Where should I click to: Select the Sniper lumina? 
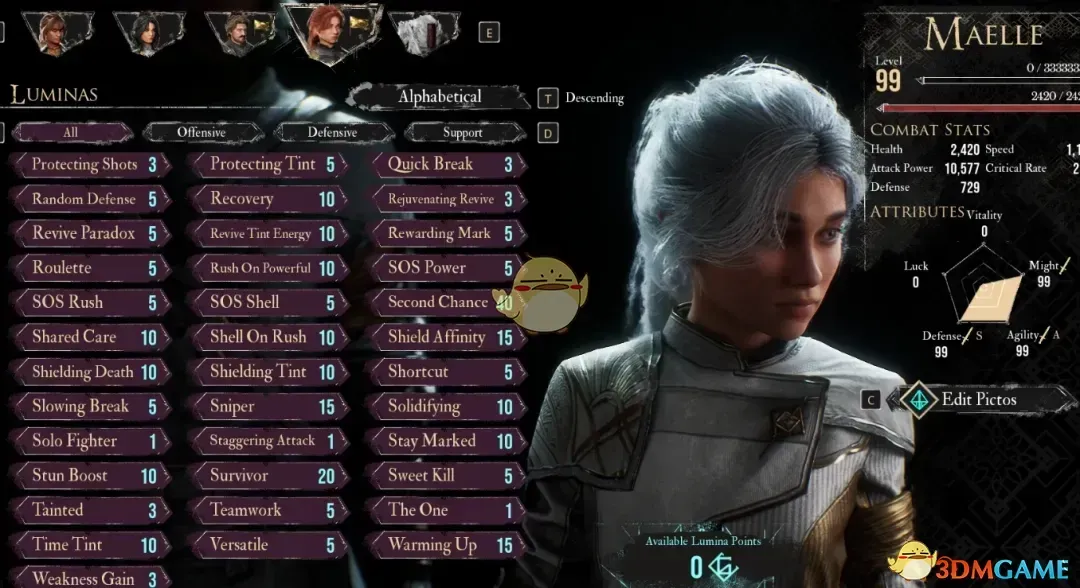click(x=268, y=407)
